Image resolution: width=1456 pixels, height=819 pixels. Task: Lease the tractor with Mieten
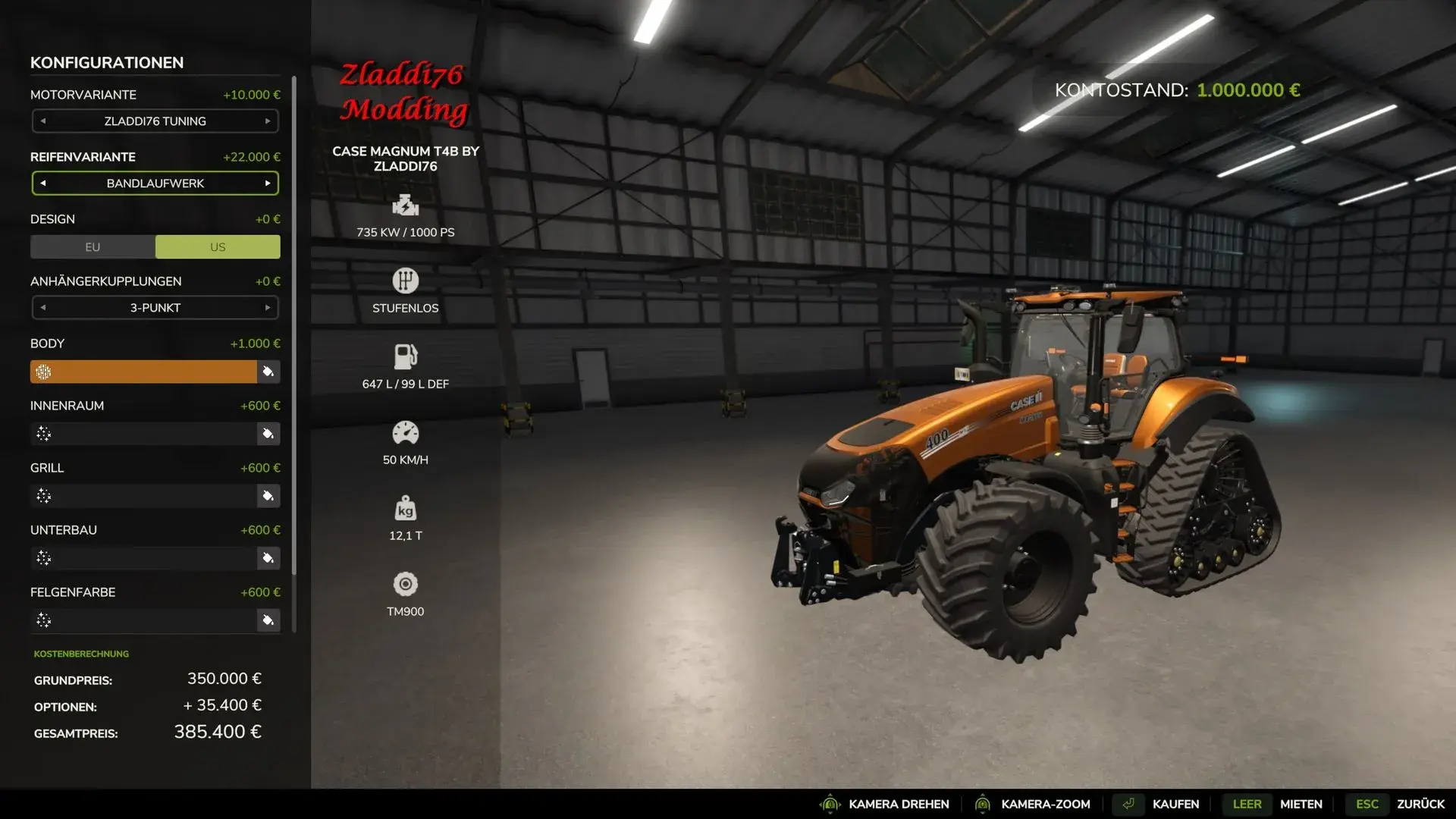pyautogui.click(x=1301, y=804)
